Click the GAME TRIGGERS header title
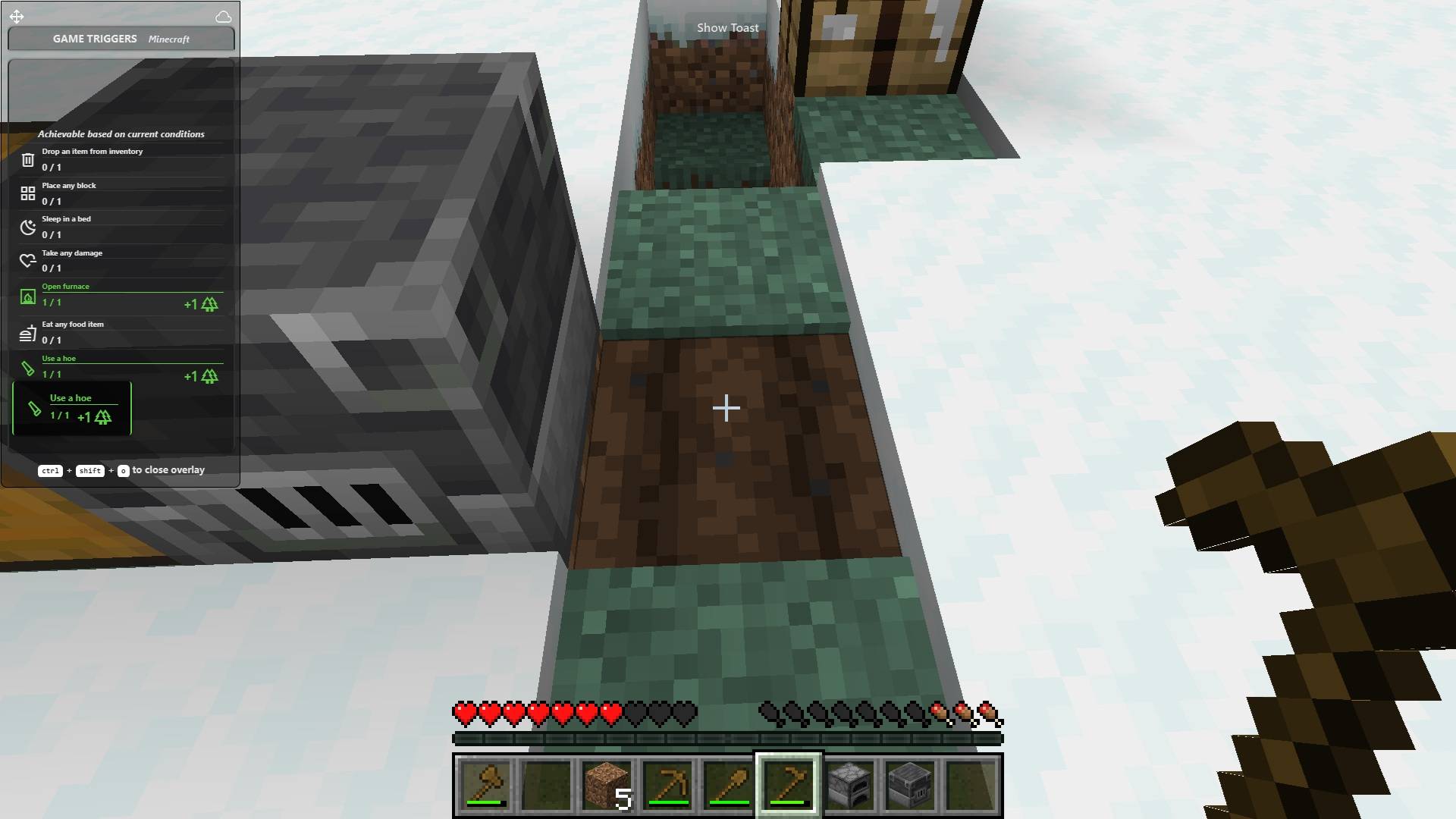 [94, 39]
